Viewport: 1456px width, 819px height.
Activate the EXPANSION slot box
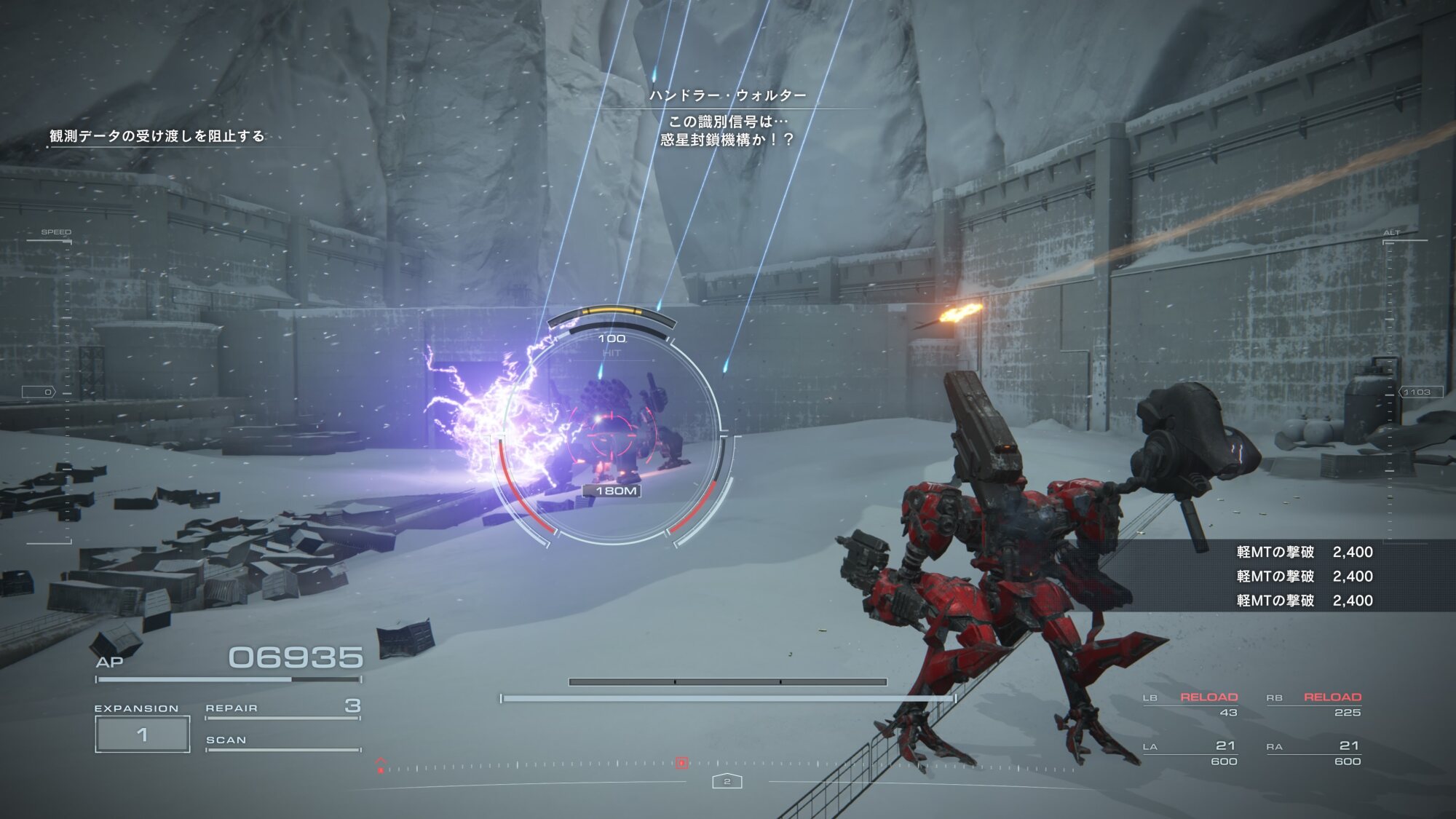143,734
